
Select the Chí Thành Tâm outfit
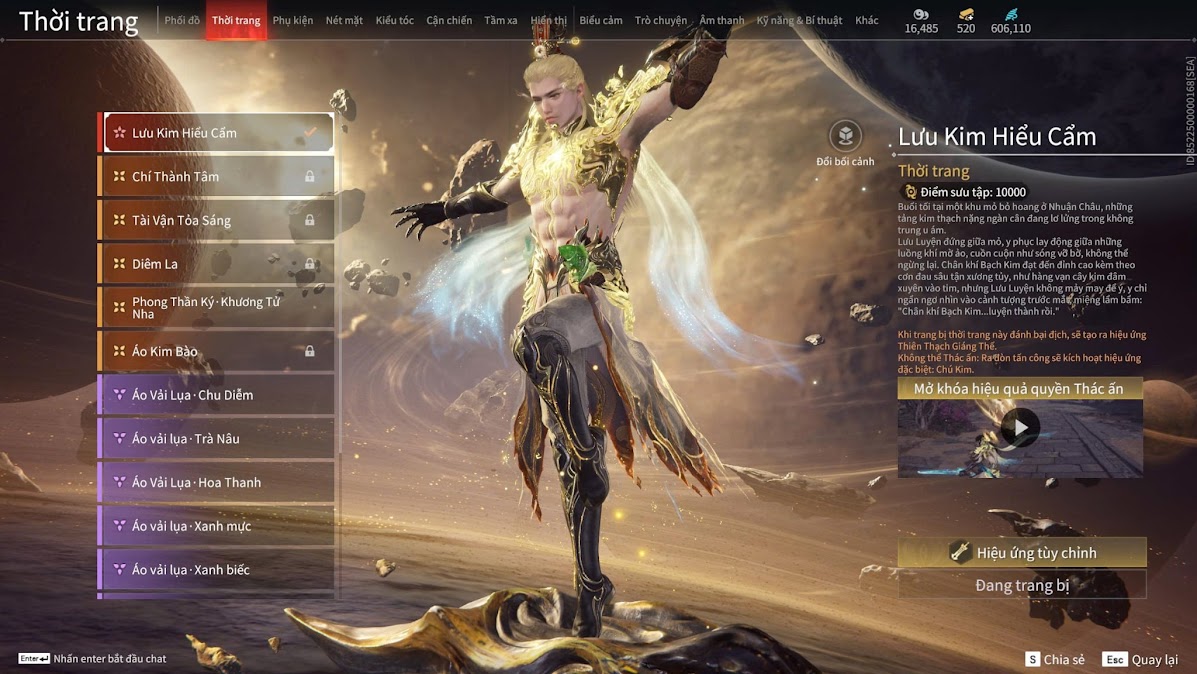point(217,177)
